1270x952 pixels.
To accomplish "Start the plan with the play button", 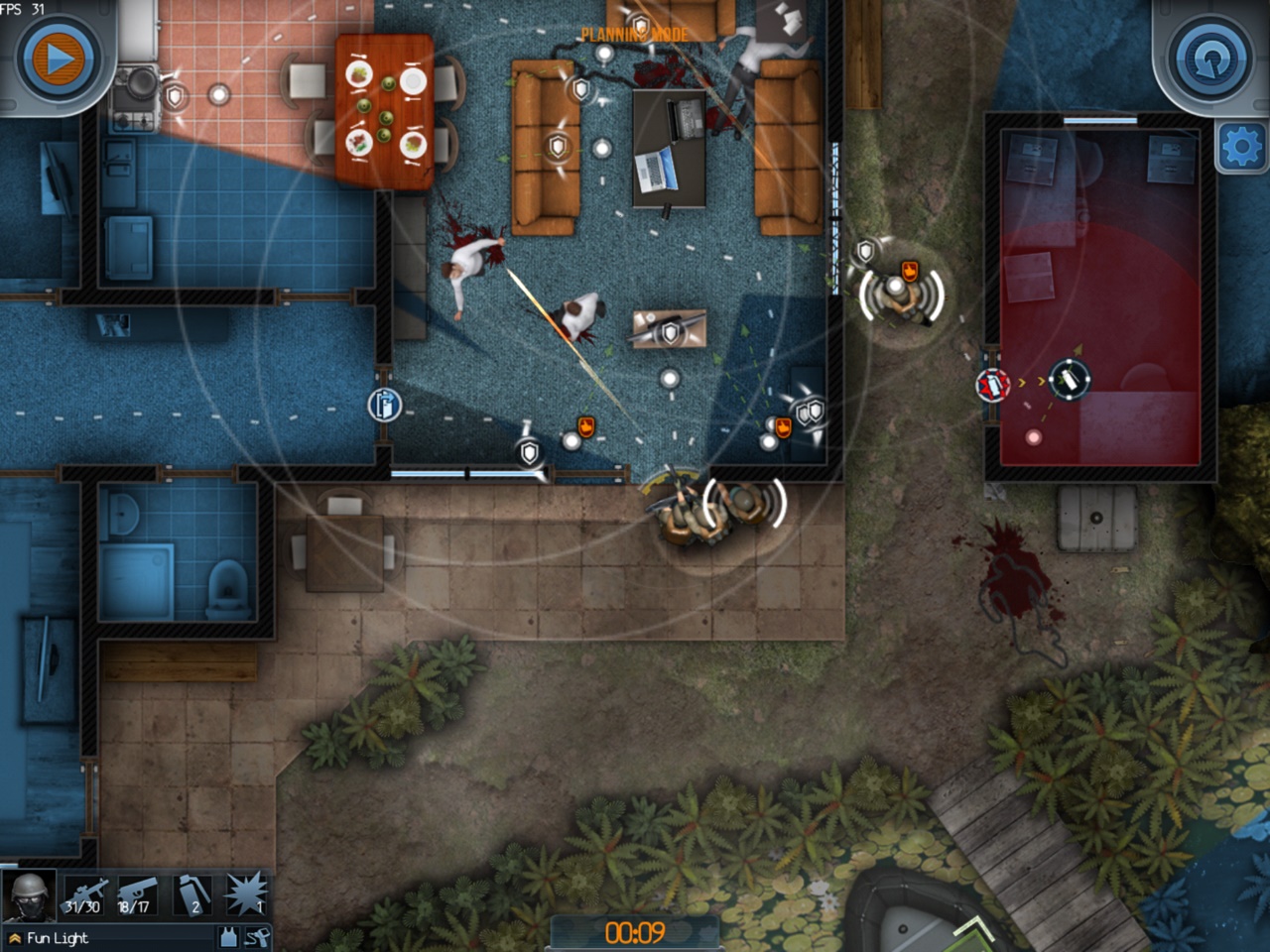I will click(x=58, y=59).
